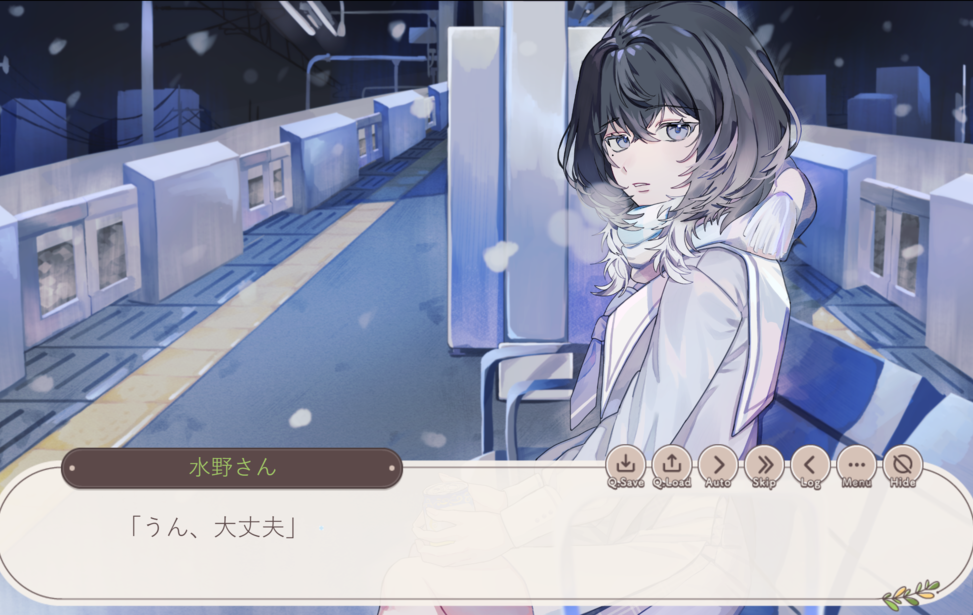973x615 pixels.
Task: Activate the Skip button
Action: tap(764, 465)
